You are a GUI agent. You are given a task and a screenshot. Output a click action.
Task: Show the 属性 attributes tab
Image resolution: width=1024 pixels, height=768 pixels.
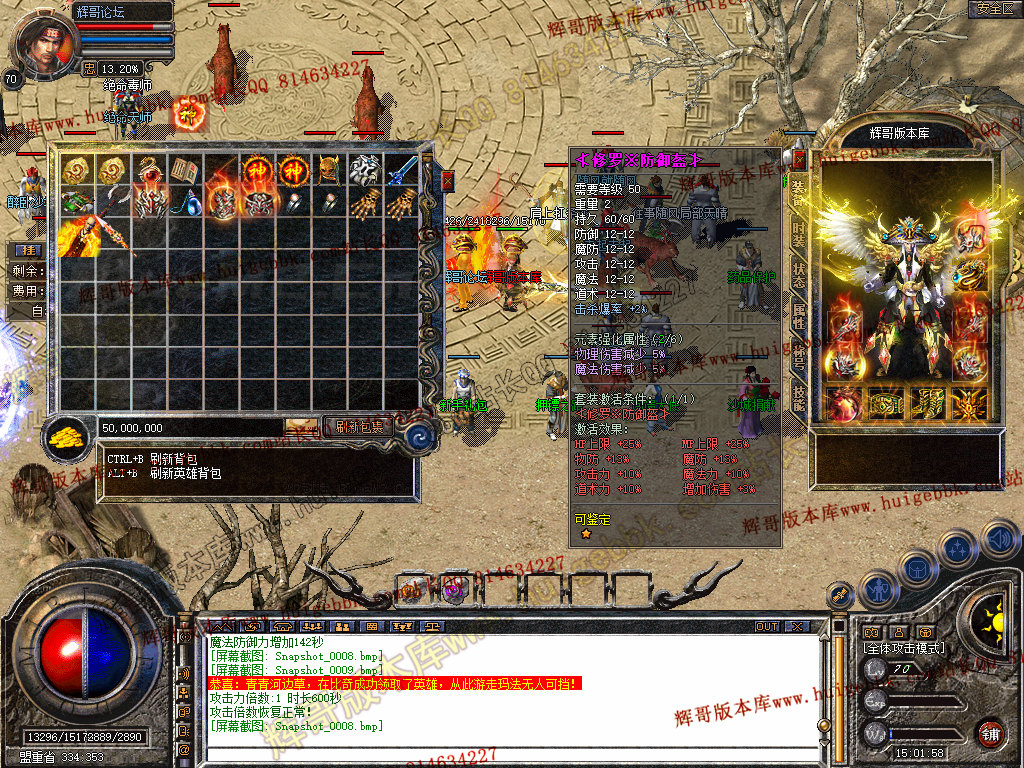799,318
